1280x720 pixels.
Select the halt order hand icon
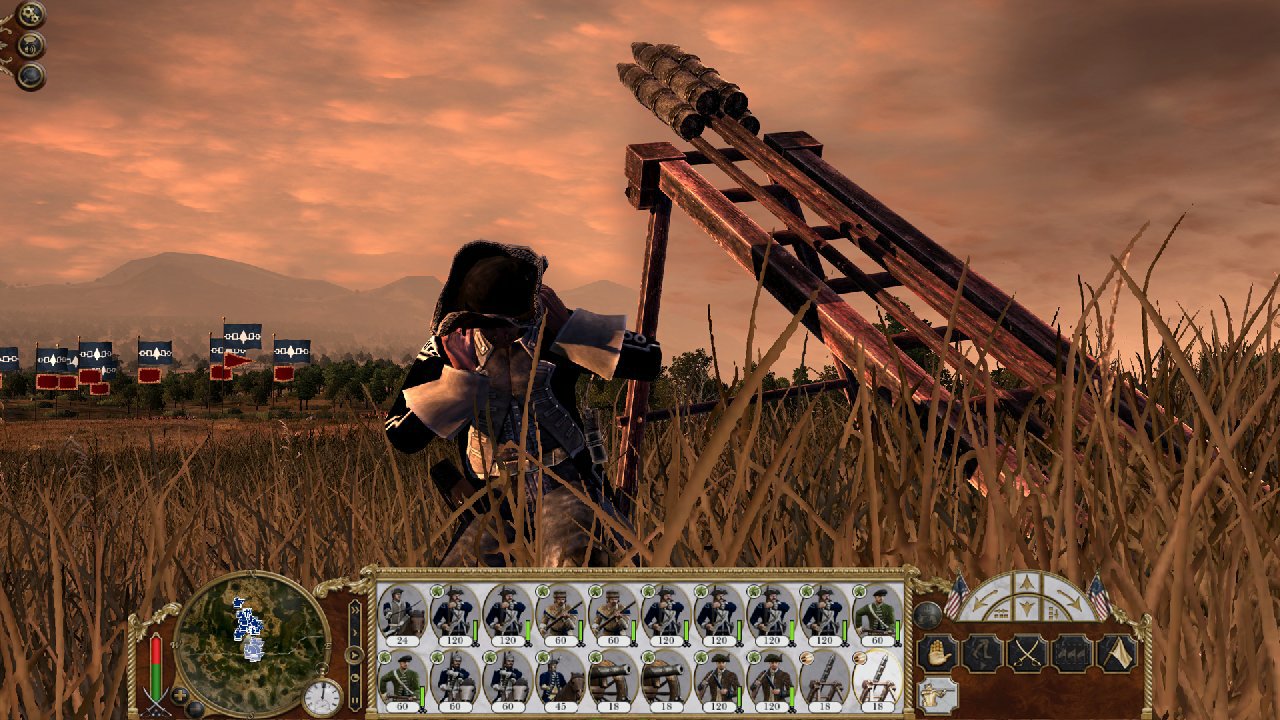(x=937, y=652)
